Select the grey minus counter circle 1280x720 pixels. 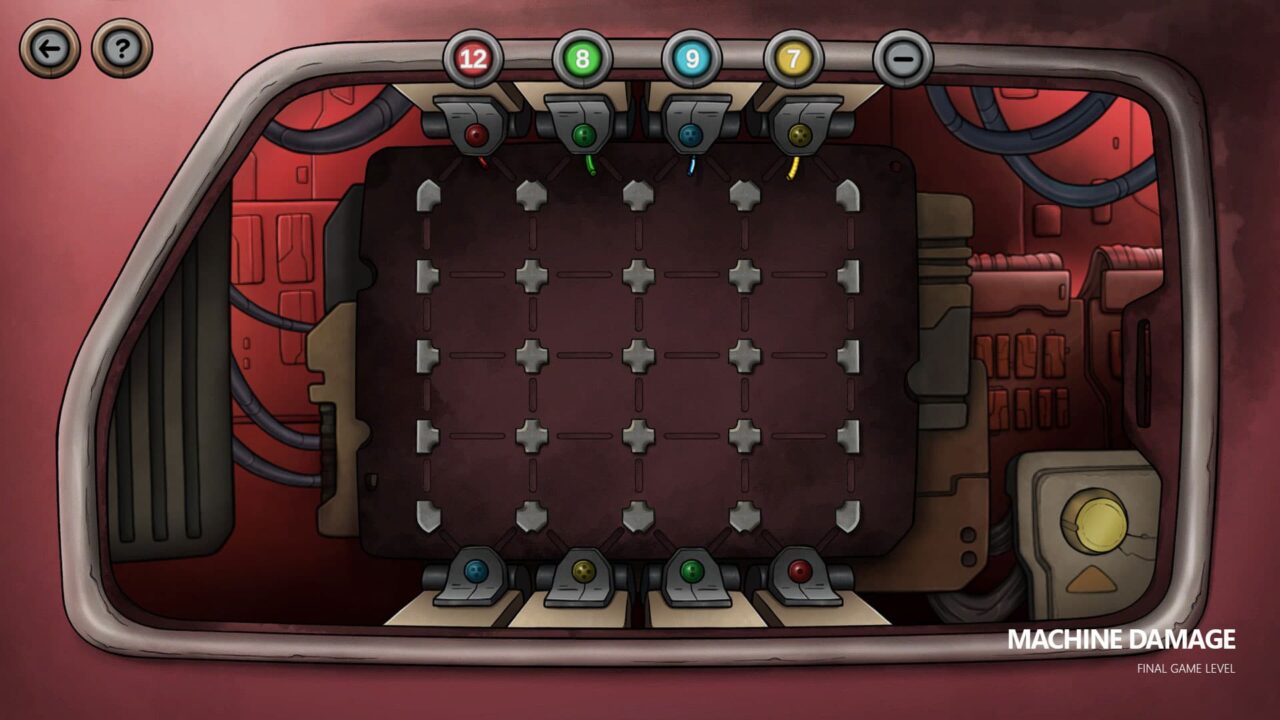pyautogui.click(x=903, y=57)
